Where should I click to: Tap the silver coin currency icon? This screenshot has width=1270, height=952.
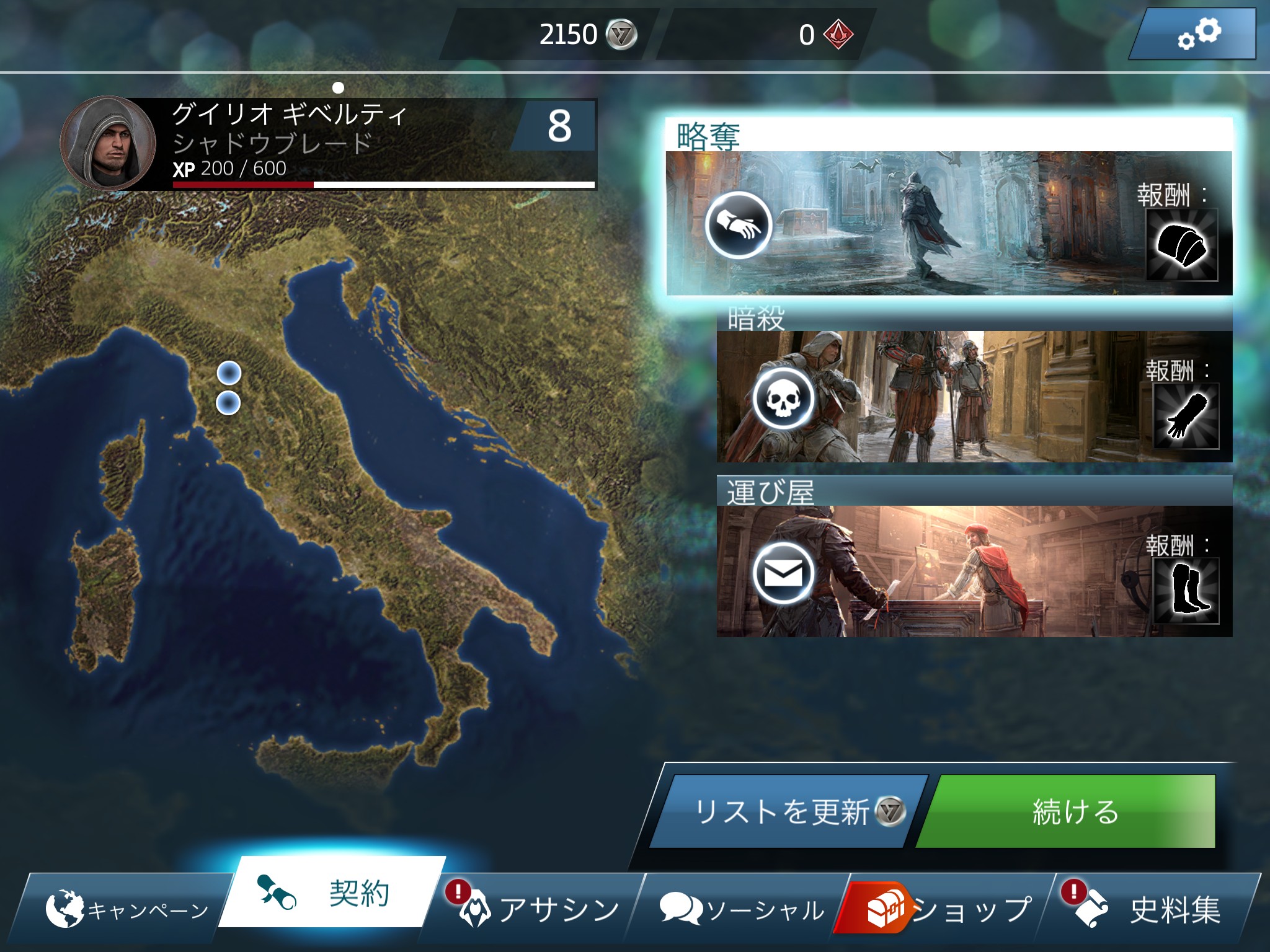pos(621,34)
